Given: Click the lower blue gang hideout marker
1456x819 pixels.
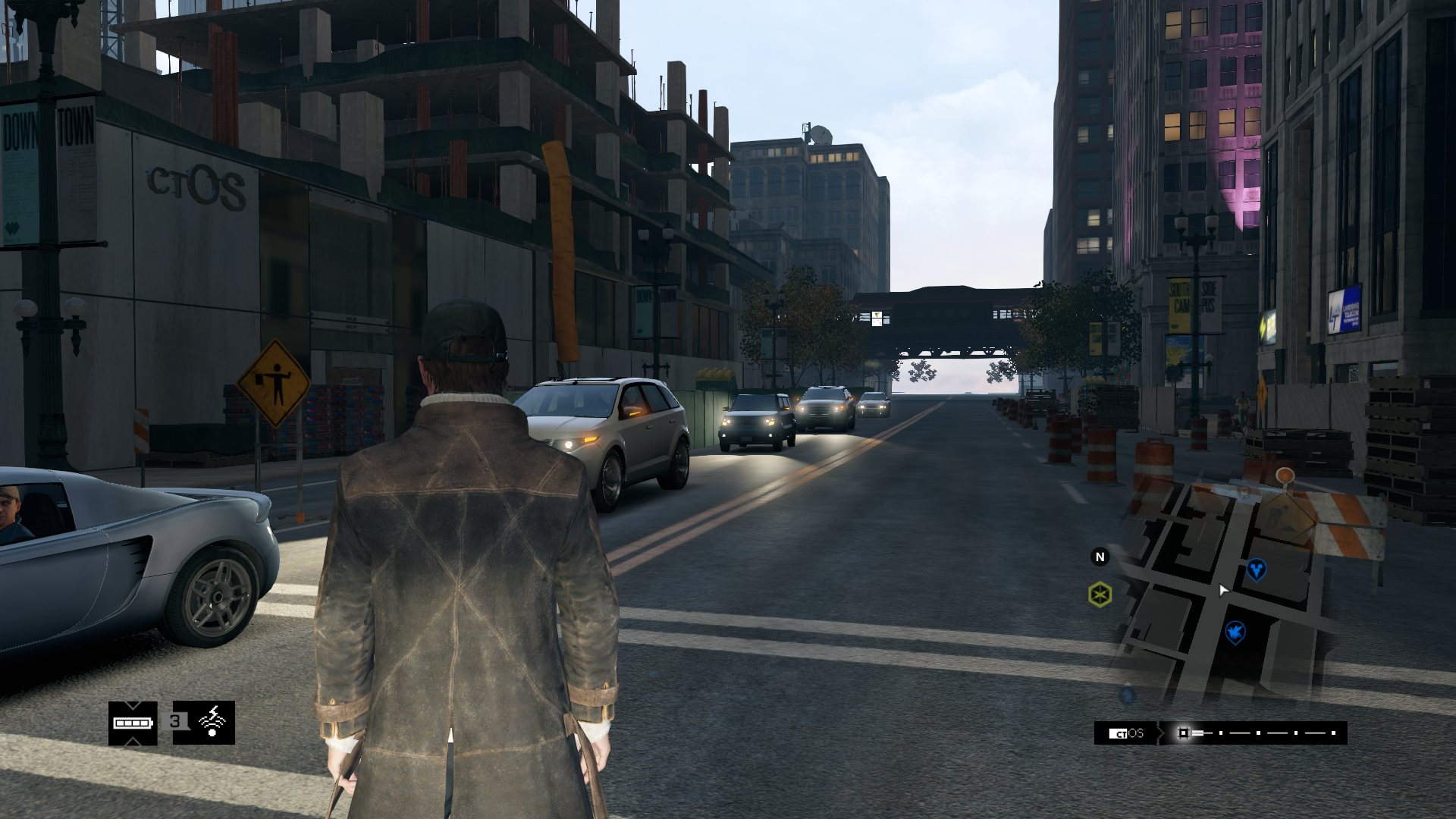Looking at the screenshot, I should [1235, 632].
